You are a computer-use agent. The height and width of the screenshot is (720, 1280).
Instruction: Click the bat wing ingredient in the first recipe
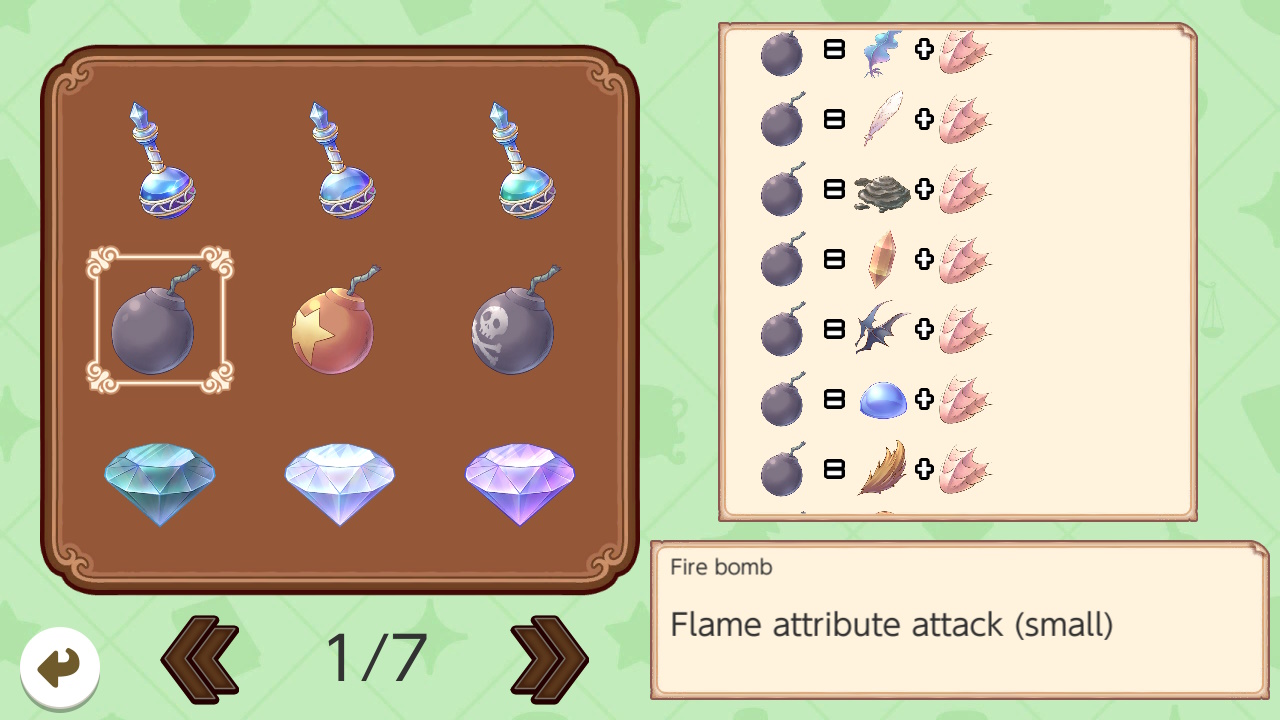click(x=883, y=54)
